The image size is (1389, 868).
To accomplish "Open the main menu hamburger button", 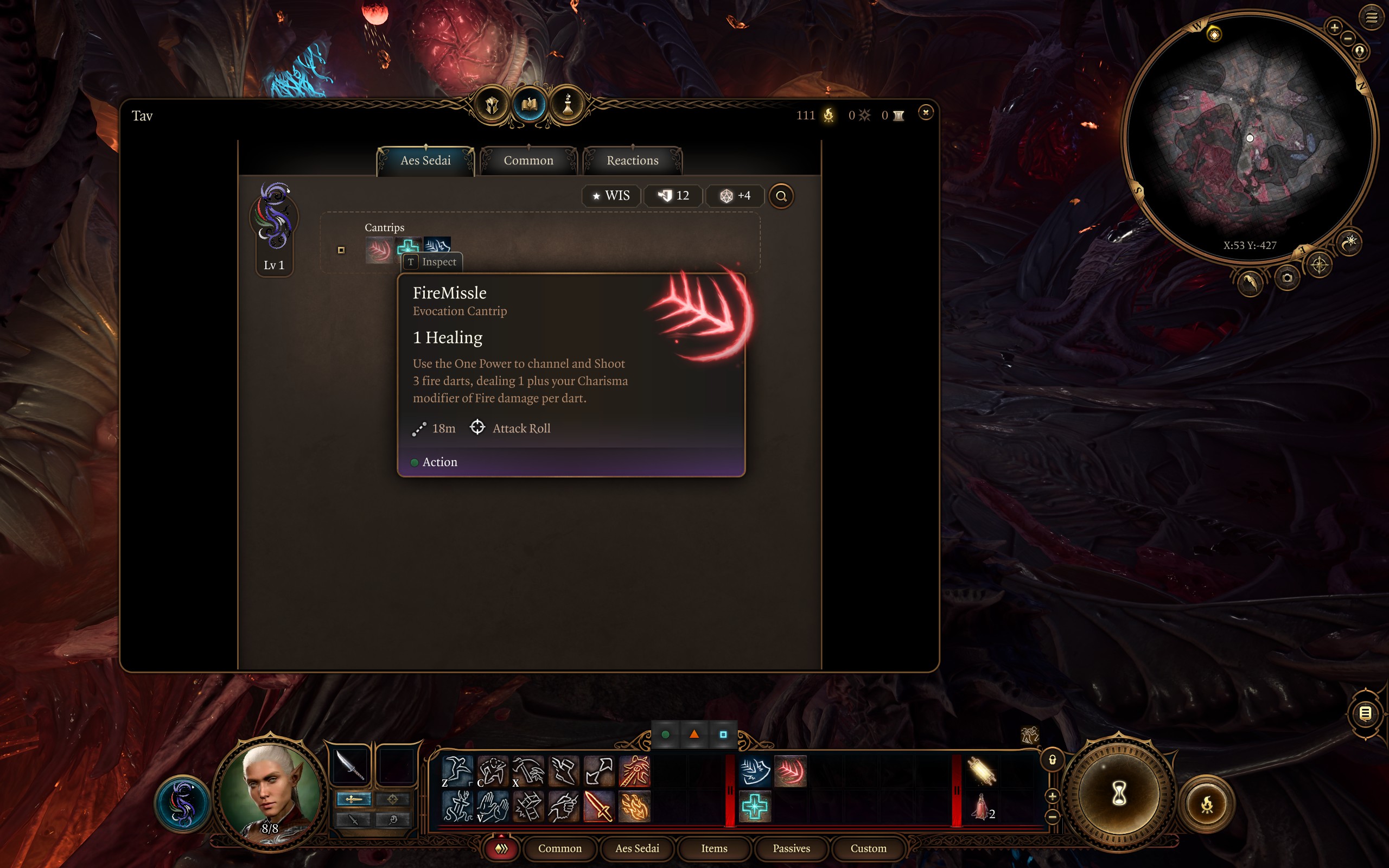I will (x=1371, y=18).
